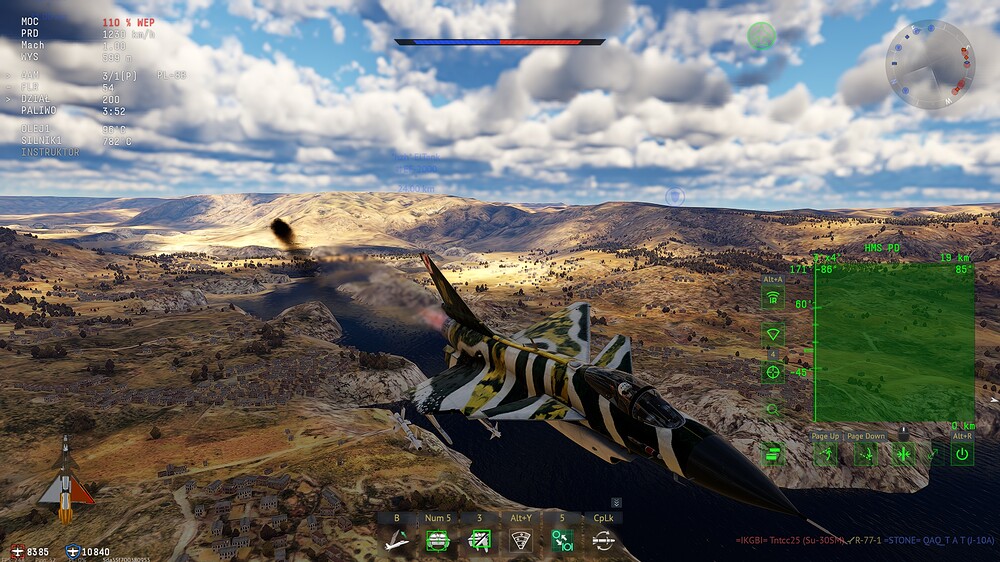This screenshot has height=562, width=1000.
Task: Activate the green target-switch grid icon
Action: pos(561,541)
